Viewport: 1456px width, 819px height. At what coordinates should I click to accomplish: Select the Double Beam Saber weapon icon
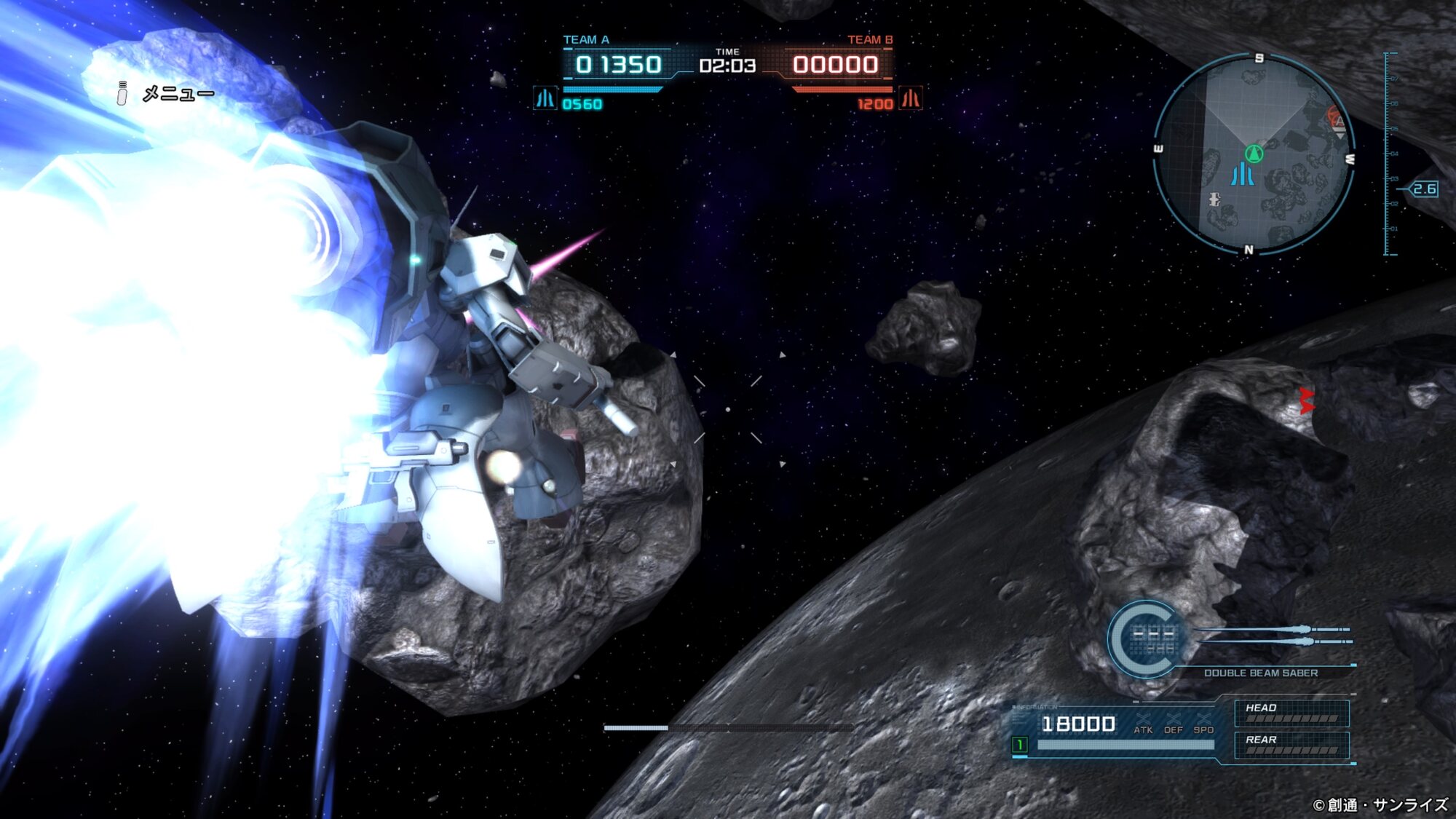point(1274,635)
